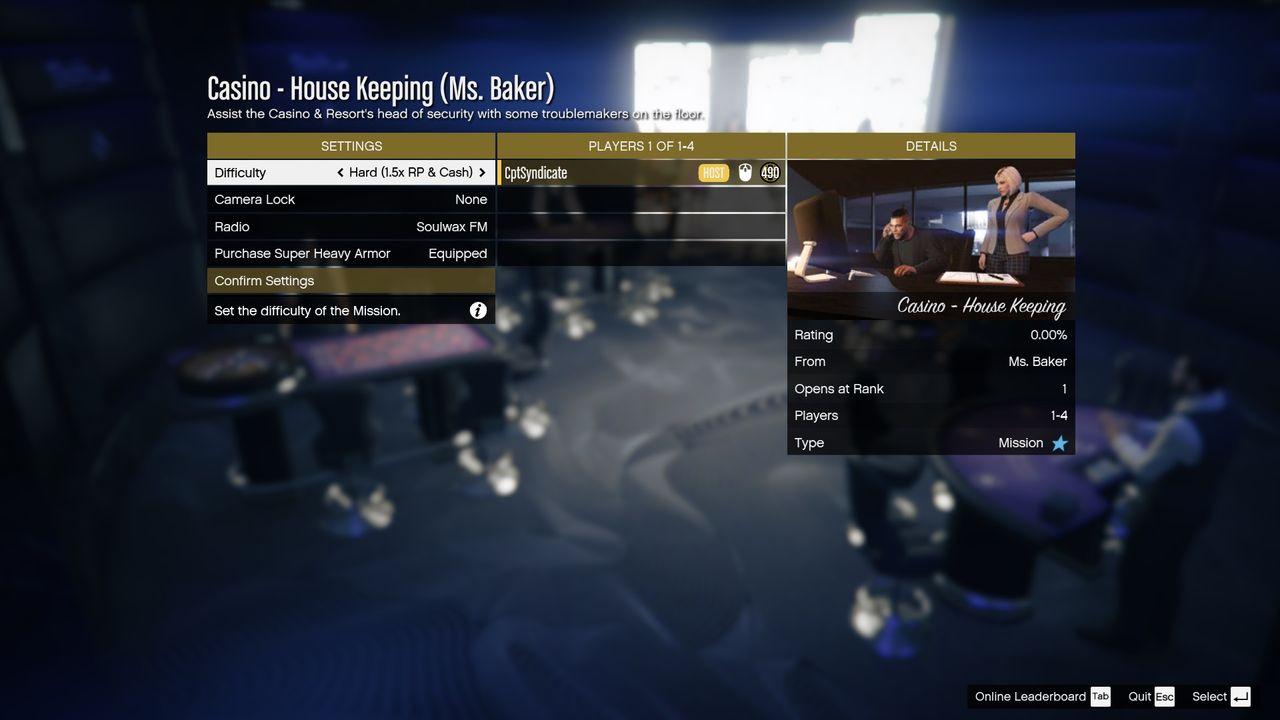Select the DETAILS panel header
The height and width of the screenshot is (720, 1280).
pyautogui.click(x=930, y=145)
